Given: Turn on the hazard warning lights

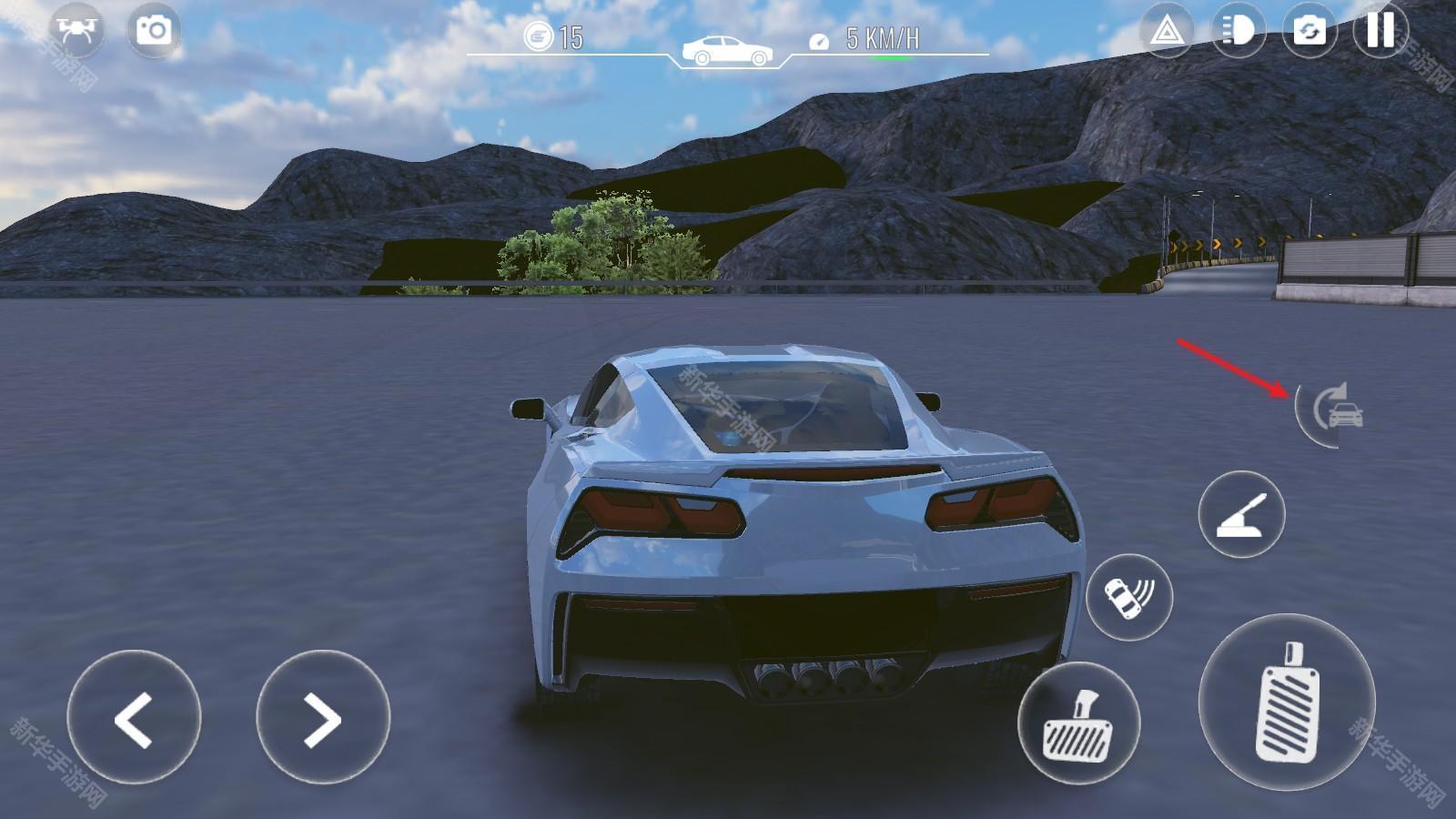Looking at the screenshot, I should pos(1167,32).
